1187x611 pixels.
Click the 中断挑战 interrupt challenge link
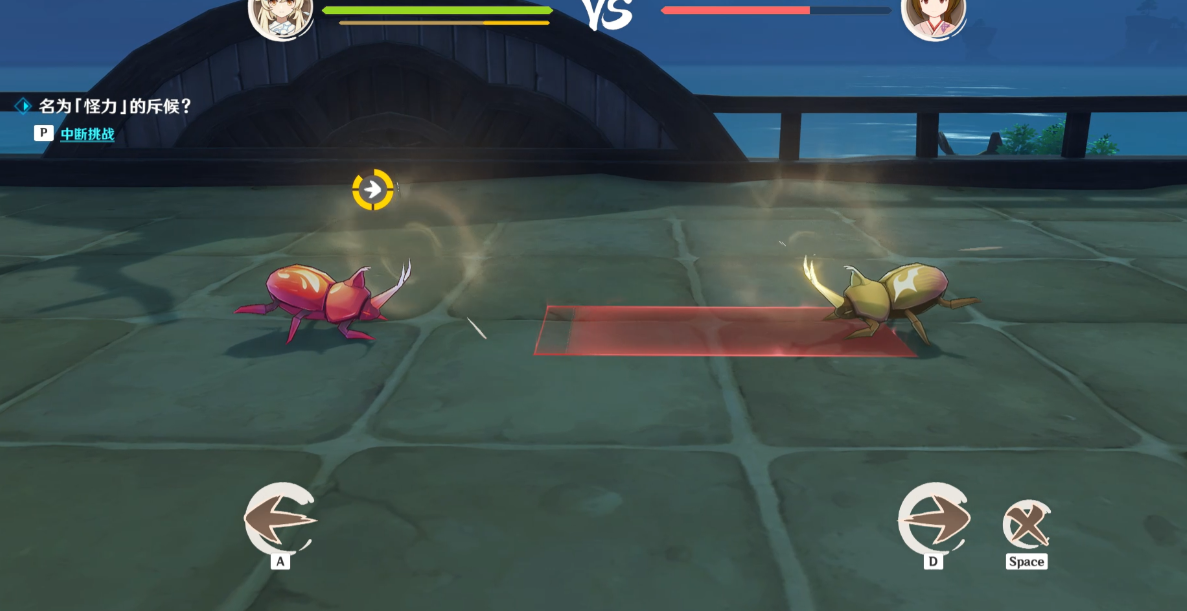pyautogui.click(x=87, y=134)
